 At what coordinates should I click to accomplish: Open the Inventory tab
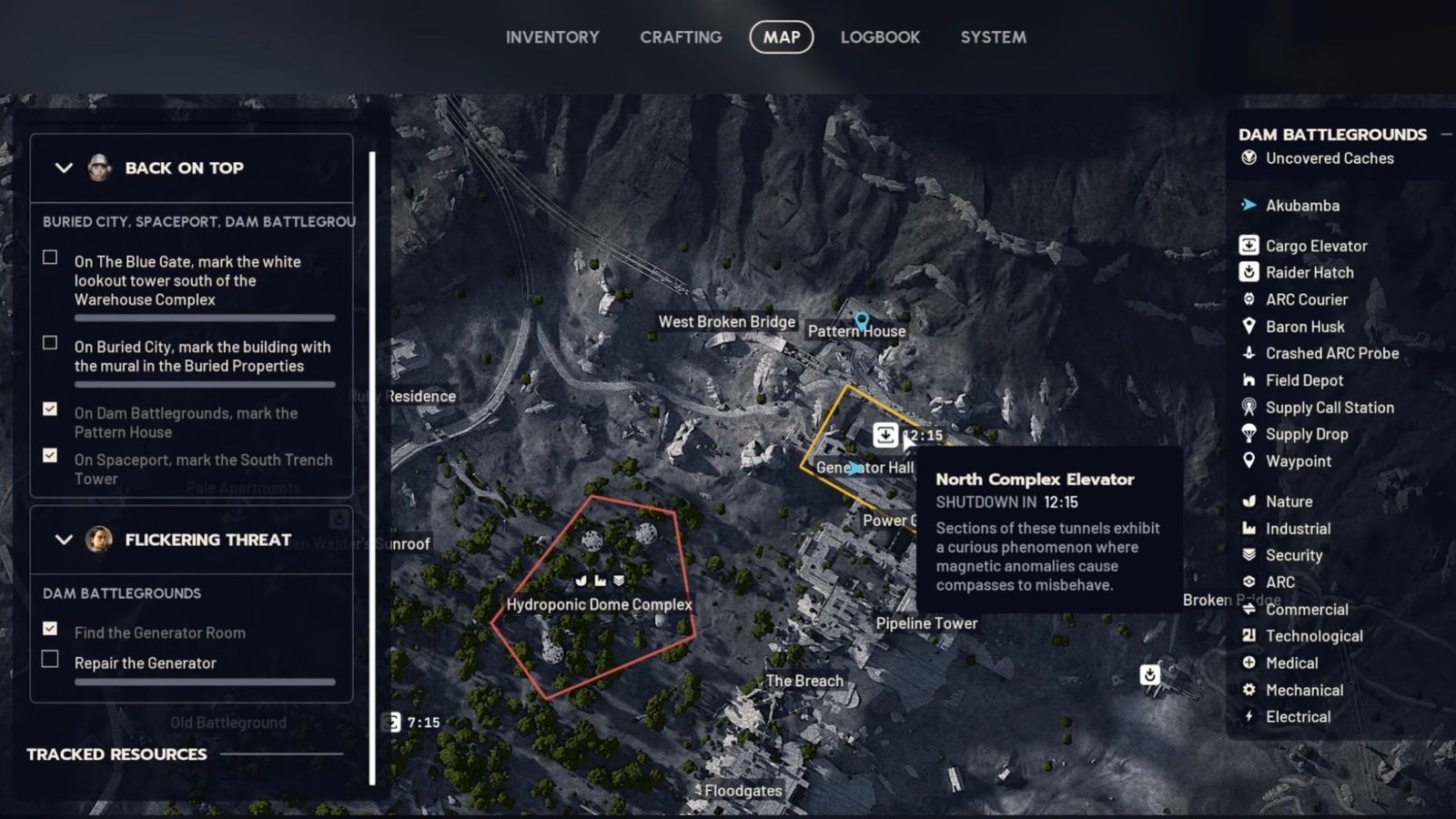[x=552, y=37]
